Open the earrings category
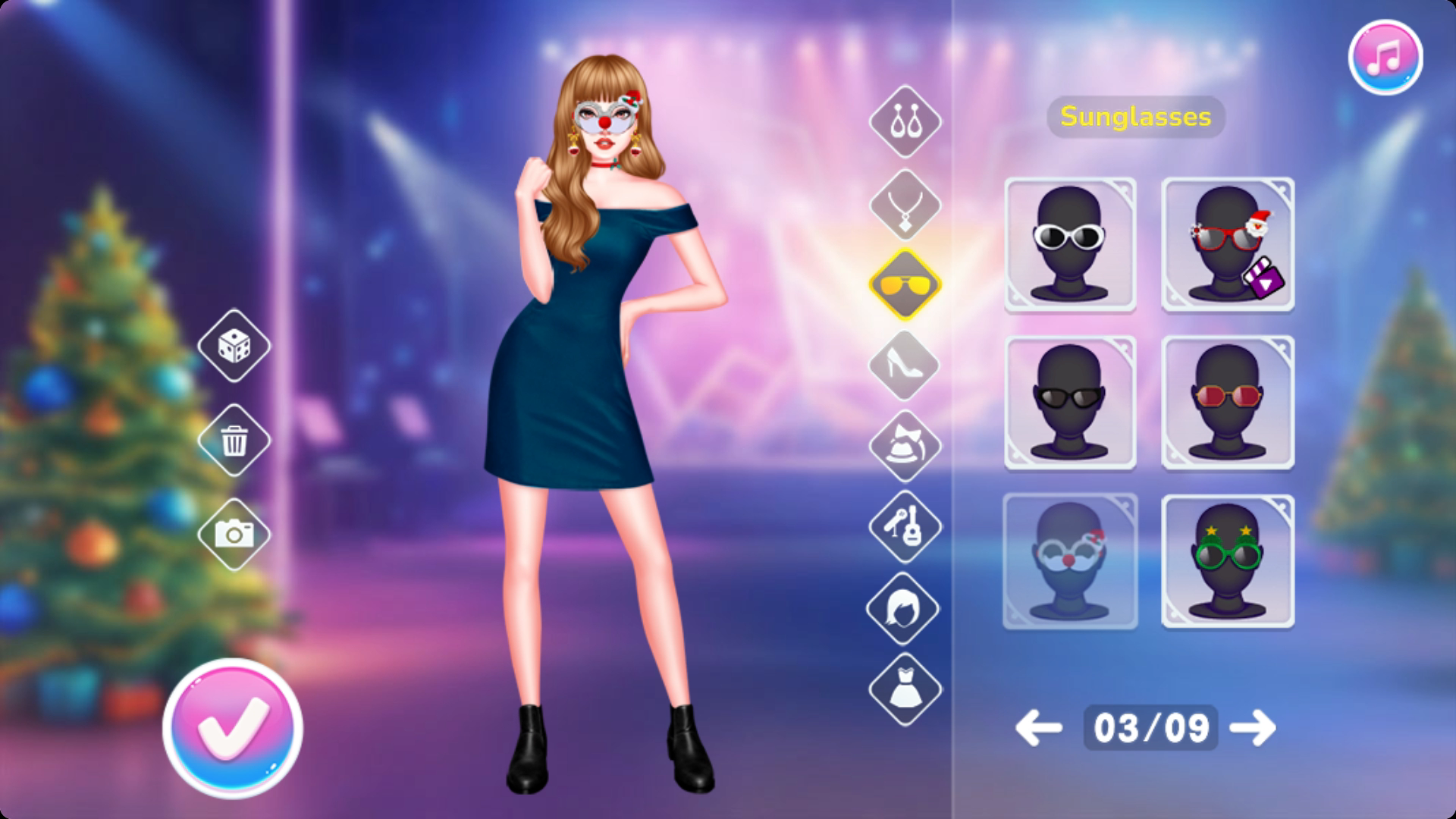Screen dimensions: 1456x819 click(904, 121)
